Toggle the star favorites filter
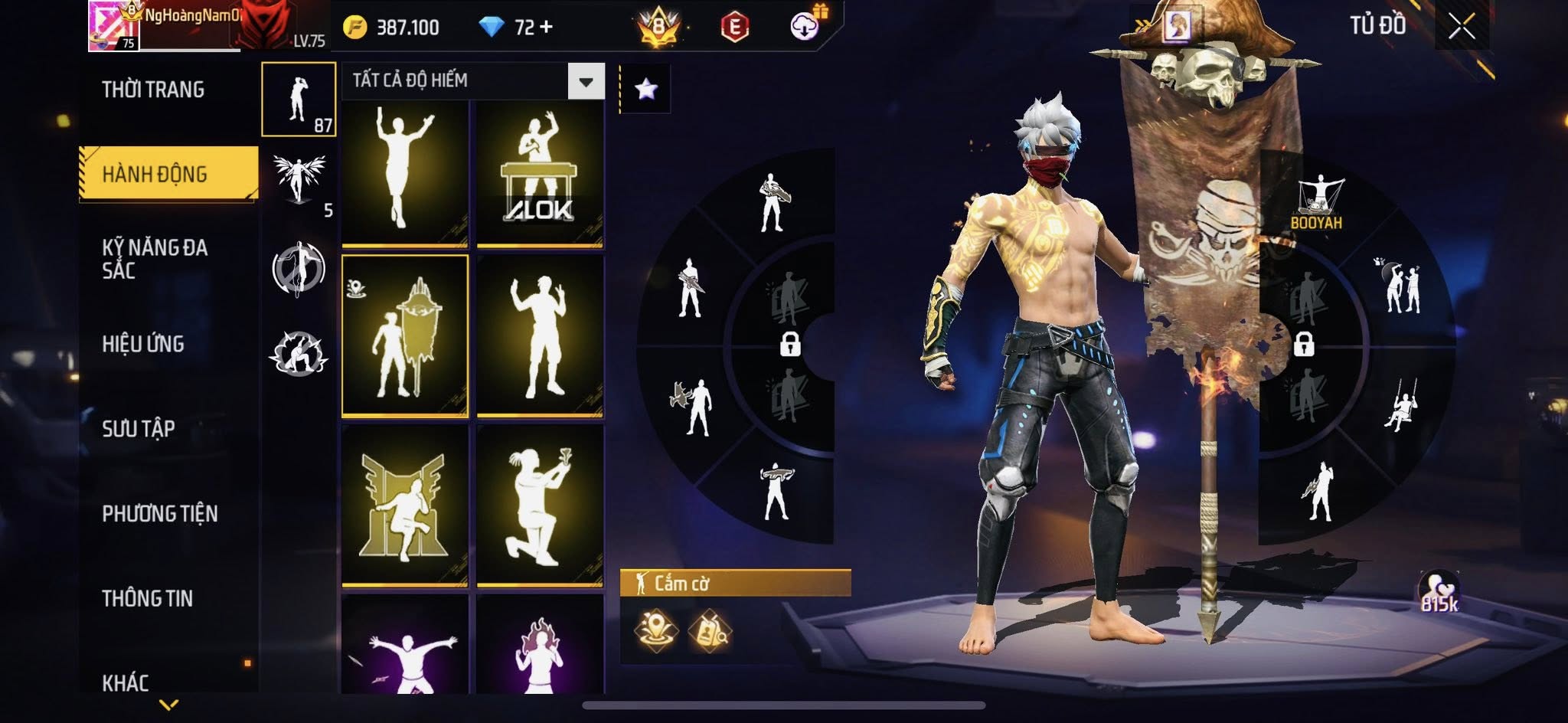 645,90
